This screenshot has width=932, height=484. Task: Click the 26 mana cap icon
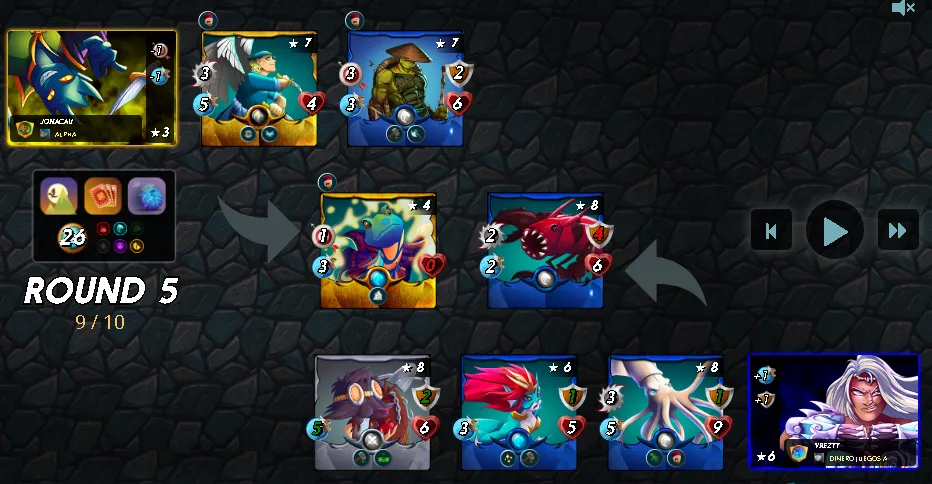tap(72, 237)
